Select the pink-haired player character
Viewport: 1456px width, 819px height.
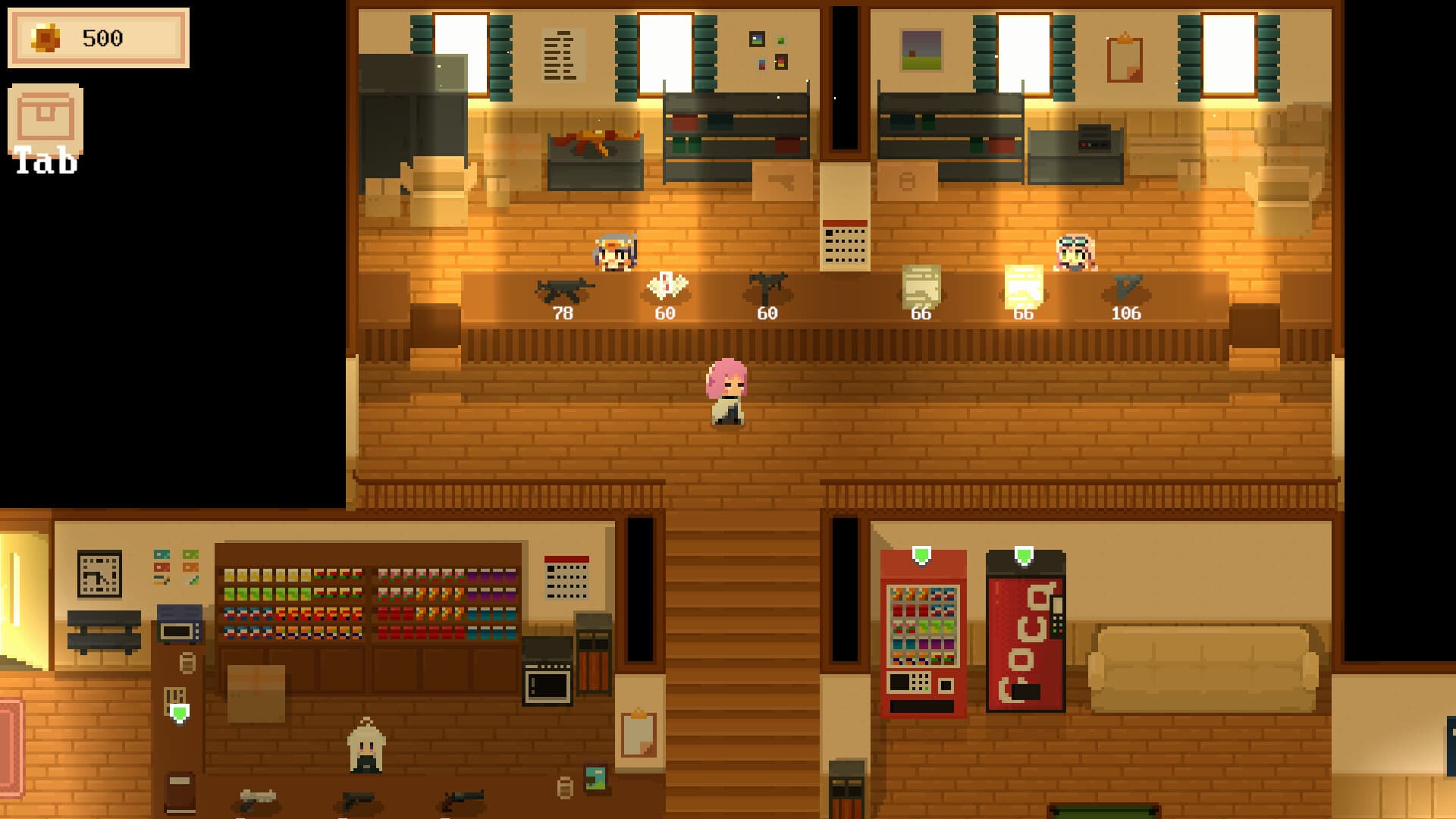click(728, 391)
